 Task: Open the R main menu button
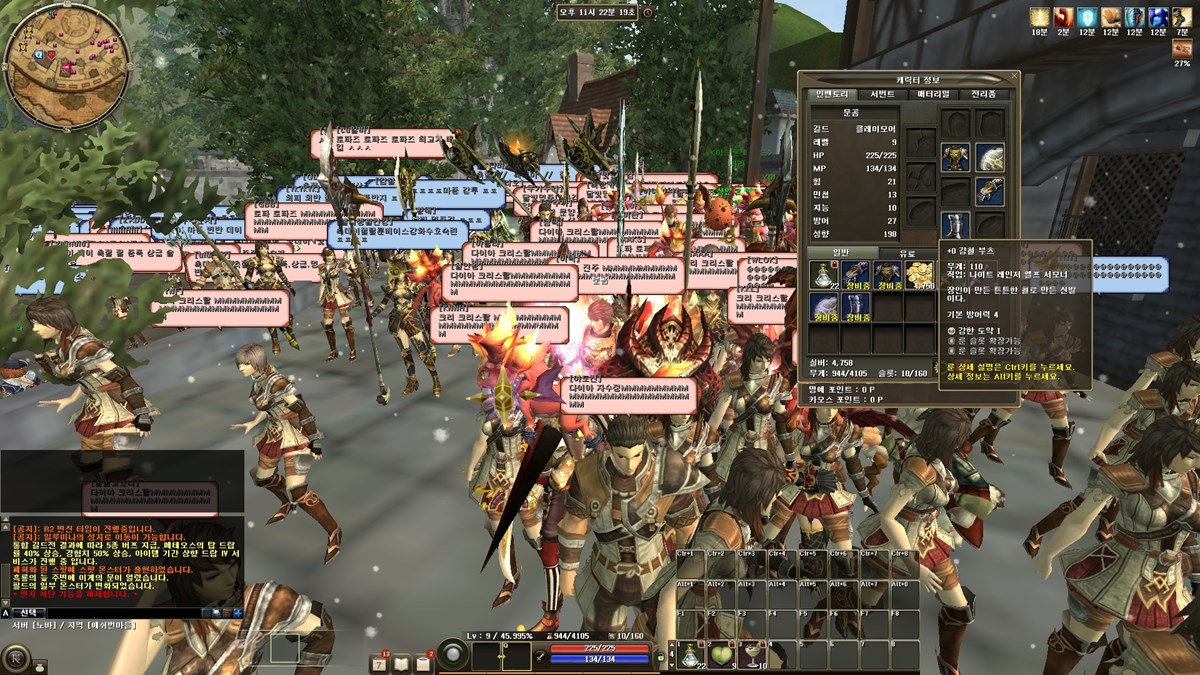[16, 658]
